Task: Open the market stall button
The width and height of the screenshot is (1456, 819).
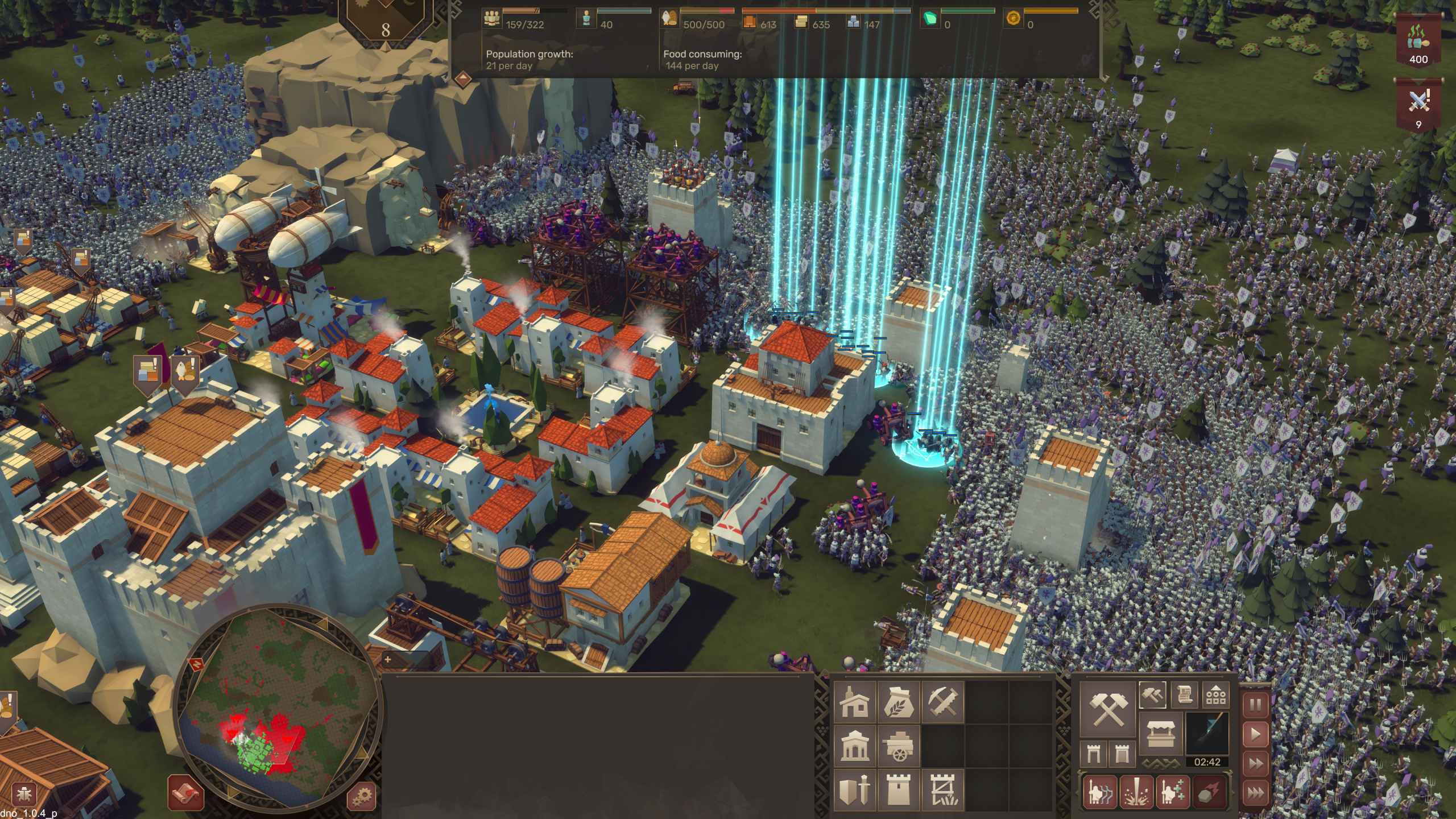Action: pyautogui.click(x=1160, y=734)
